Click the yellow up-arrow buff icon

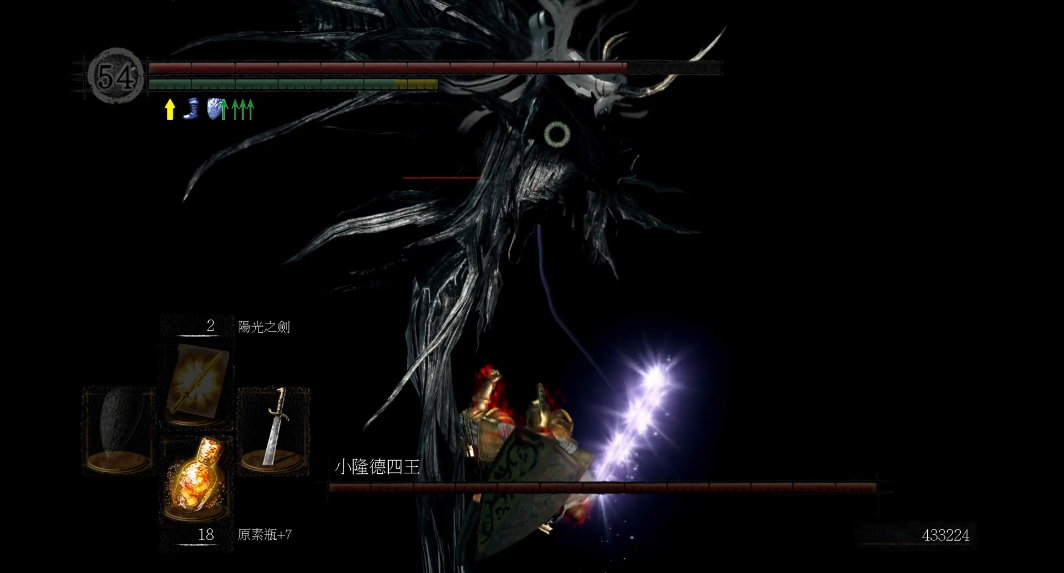tap(170, 109)
